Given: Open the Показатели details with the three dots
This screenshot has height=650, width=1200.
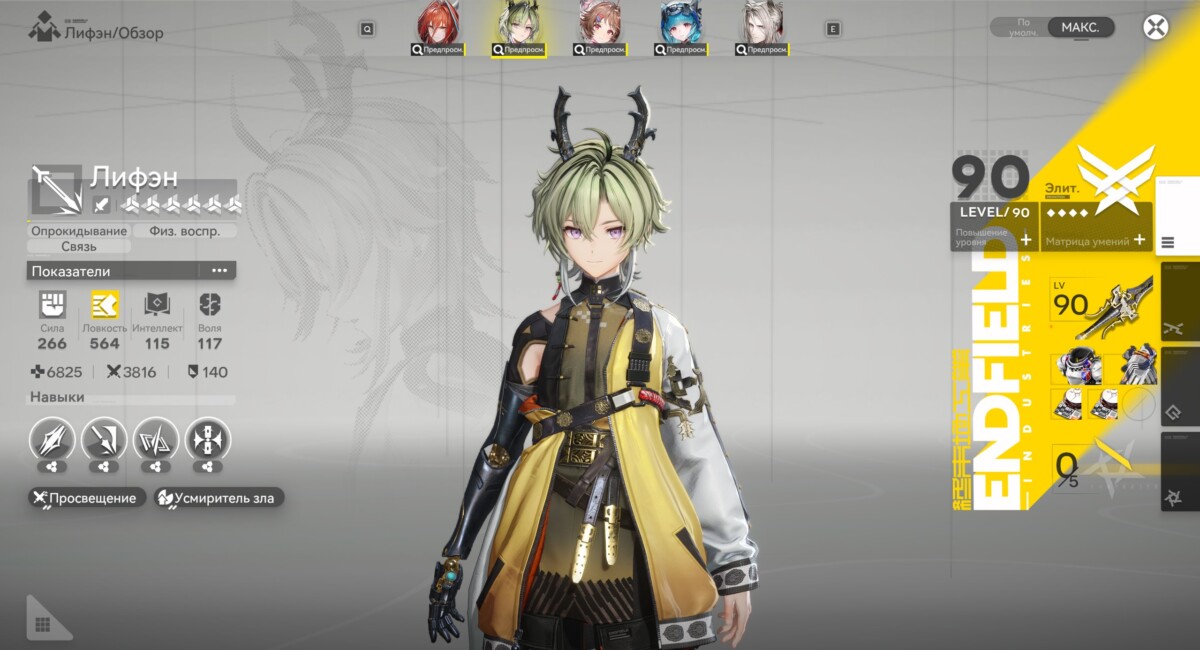Looking at the screenshot, I should [x=219, y=271].
